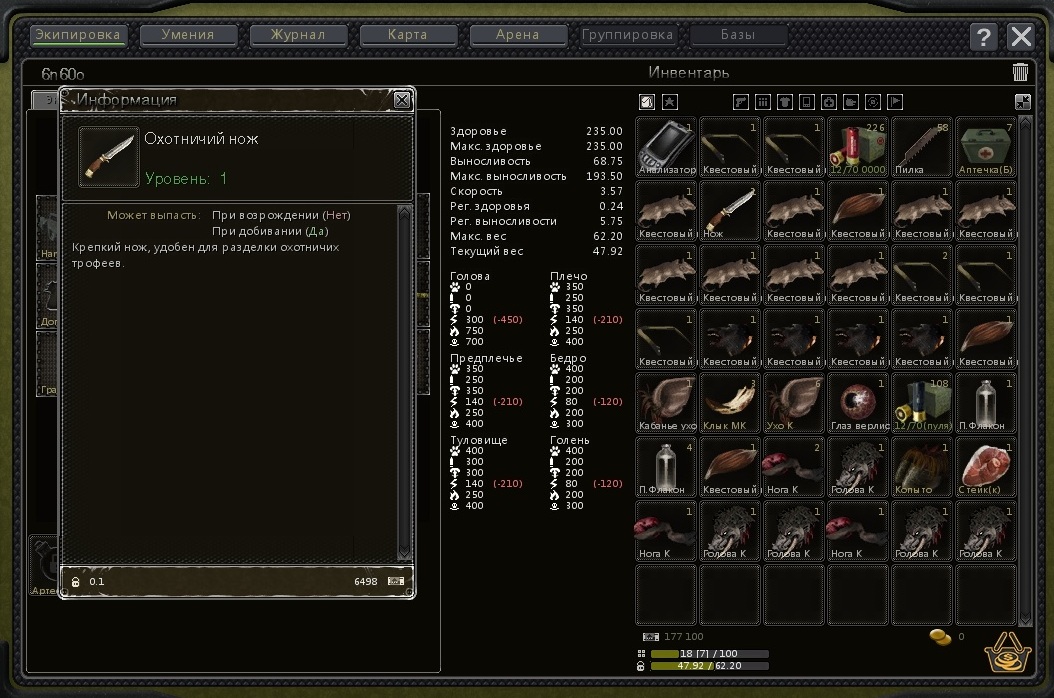Show the Карта tab
Screen dimensions: 1054x698
click(407, 35)
